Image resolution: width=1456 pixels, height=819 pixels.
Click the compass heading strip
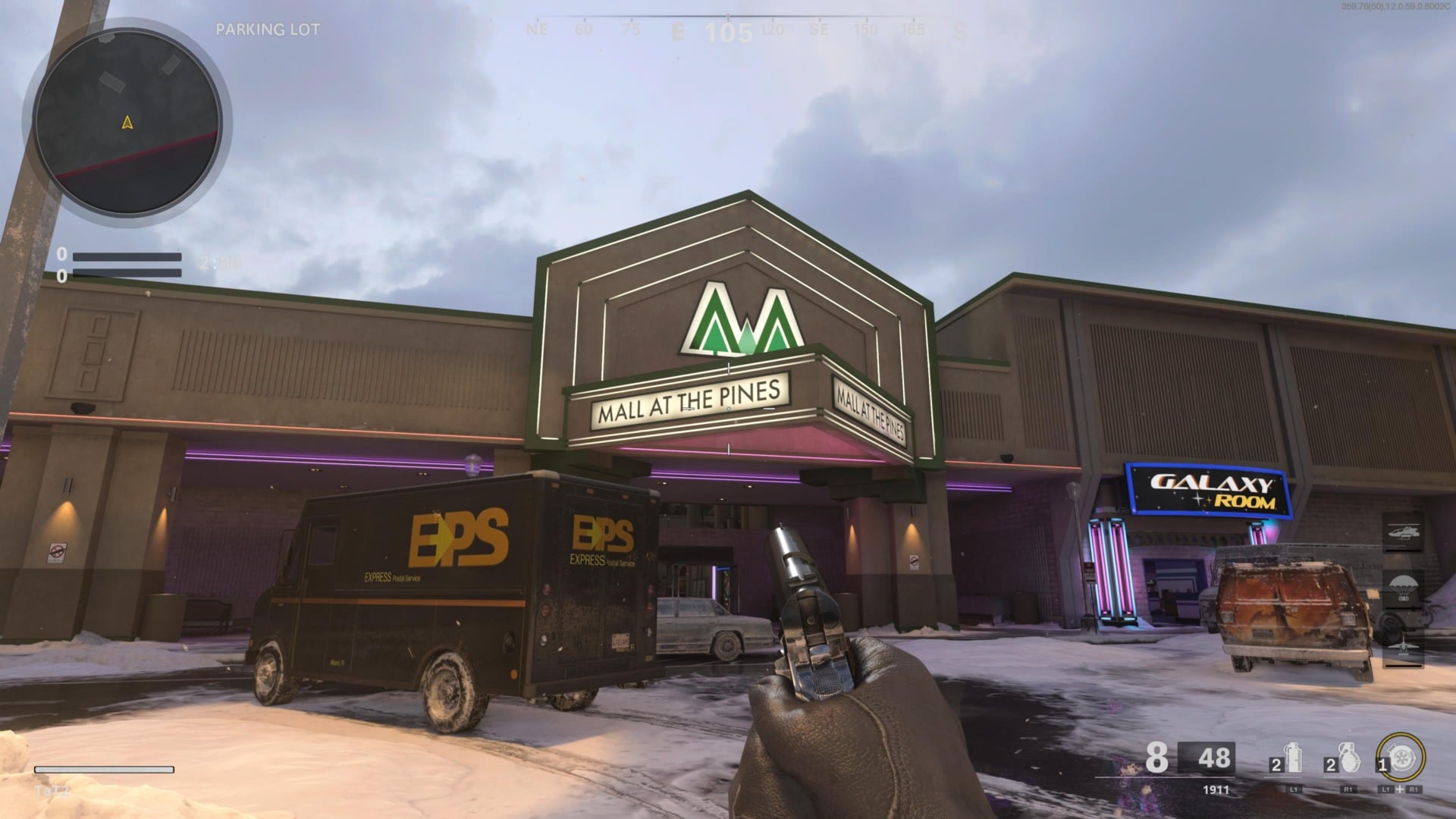728,30
